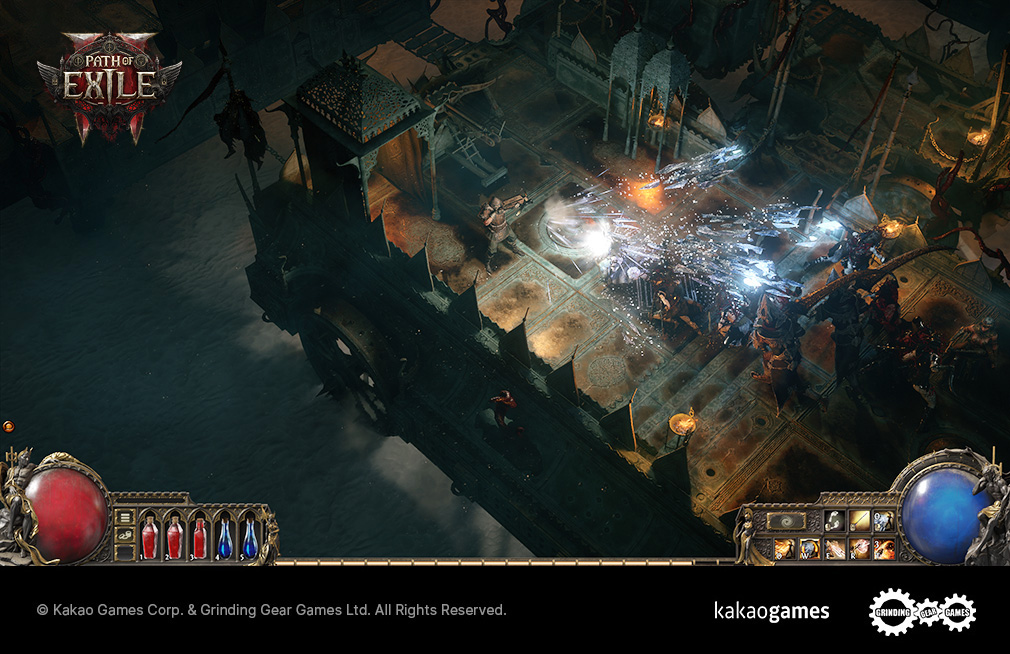Activate the fiery skill showing number 3
This screenshot has height=654, width=1010.
coord(884,548)
